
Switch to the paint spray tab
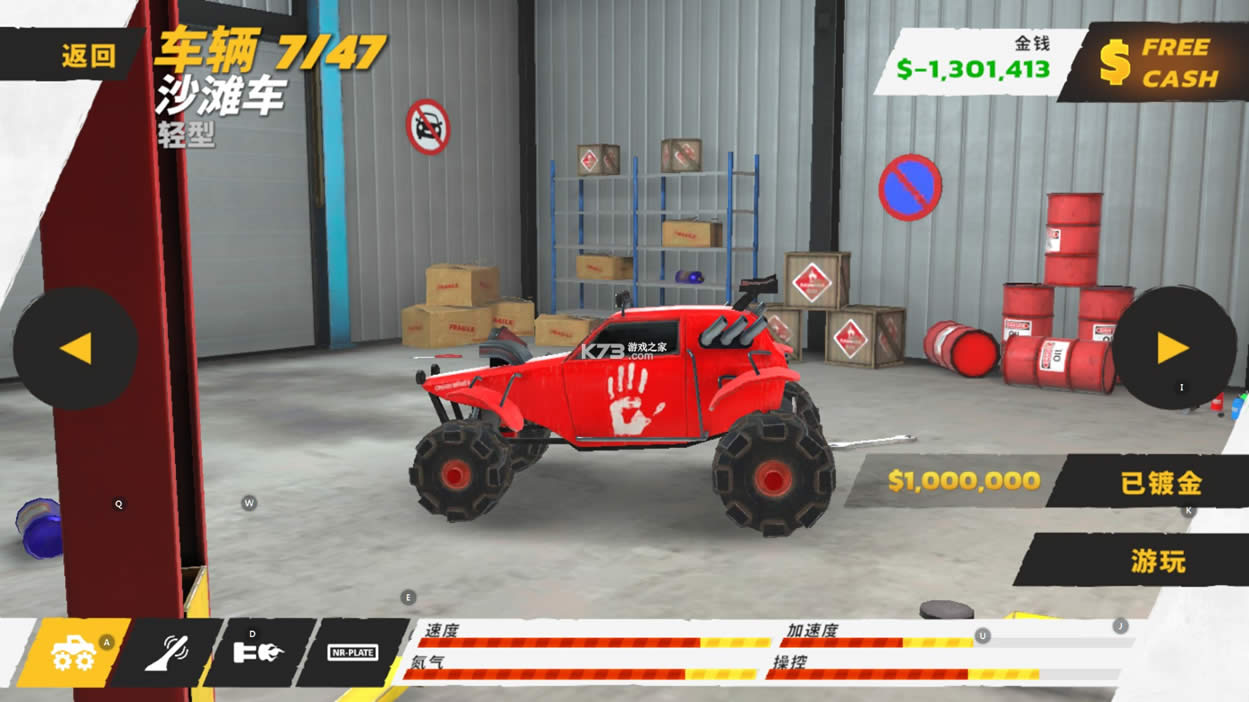tap(166, 653)
